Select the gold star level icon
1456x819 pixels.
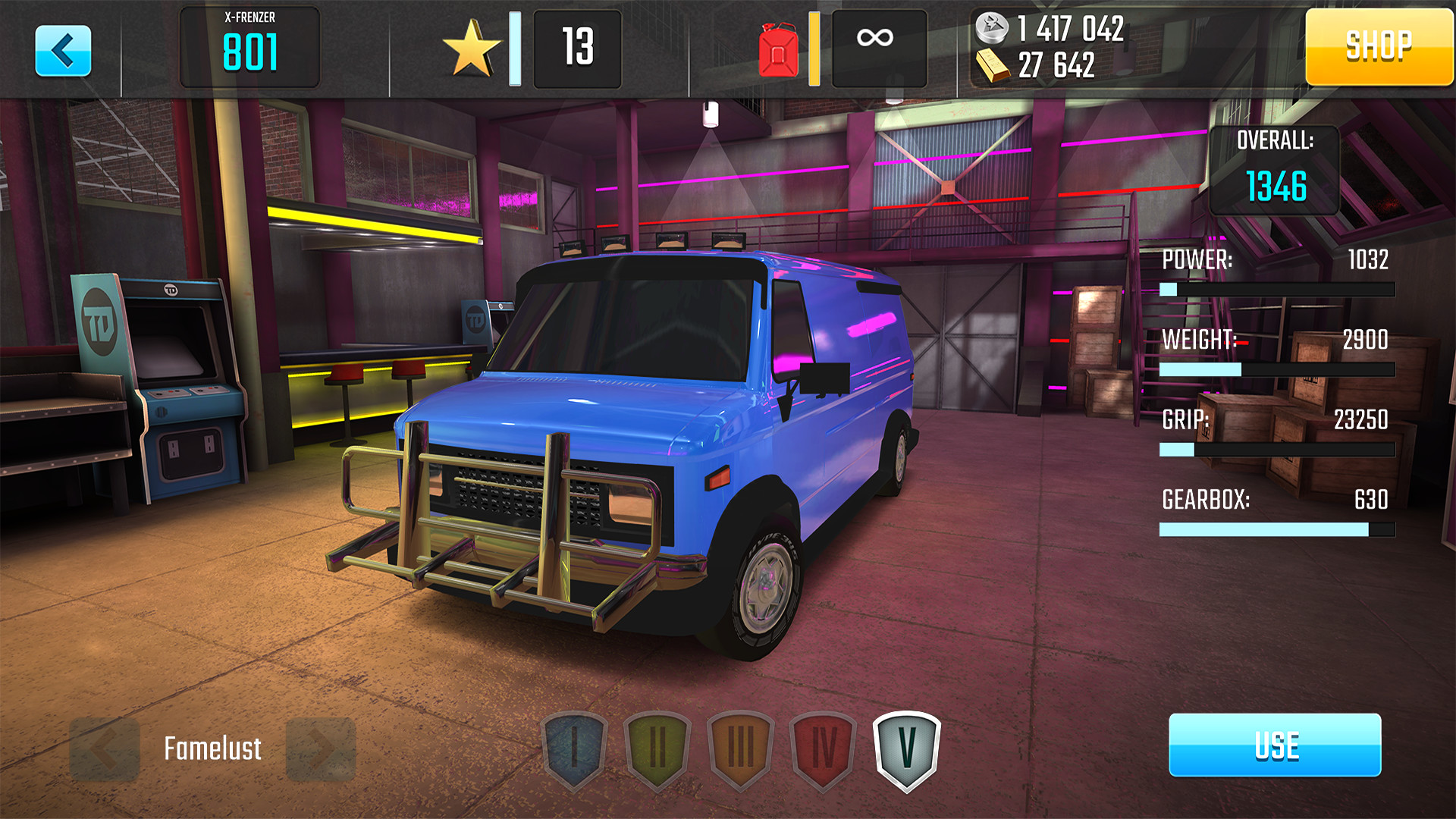click(474, 48)
